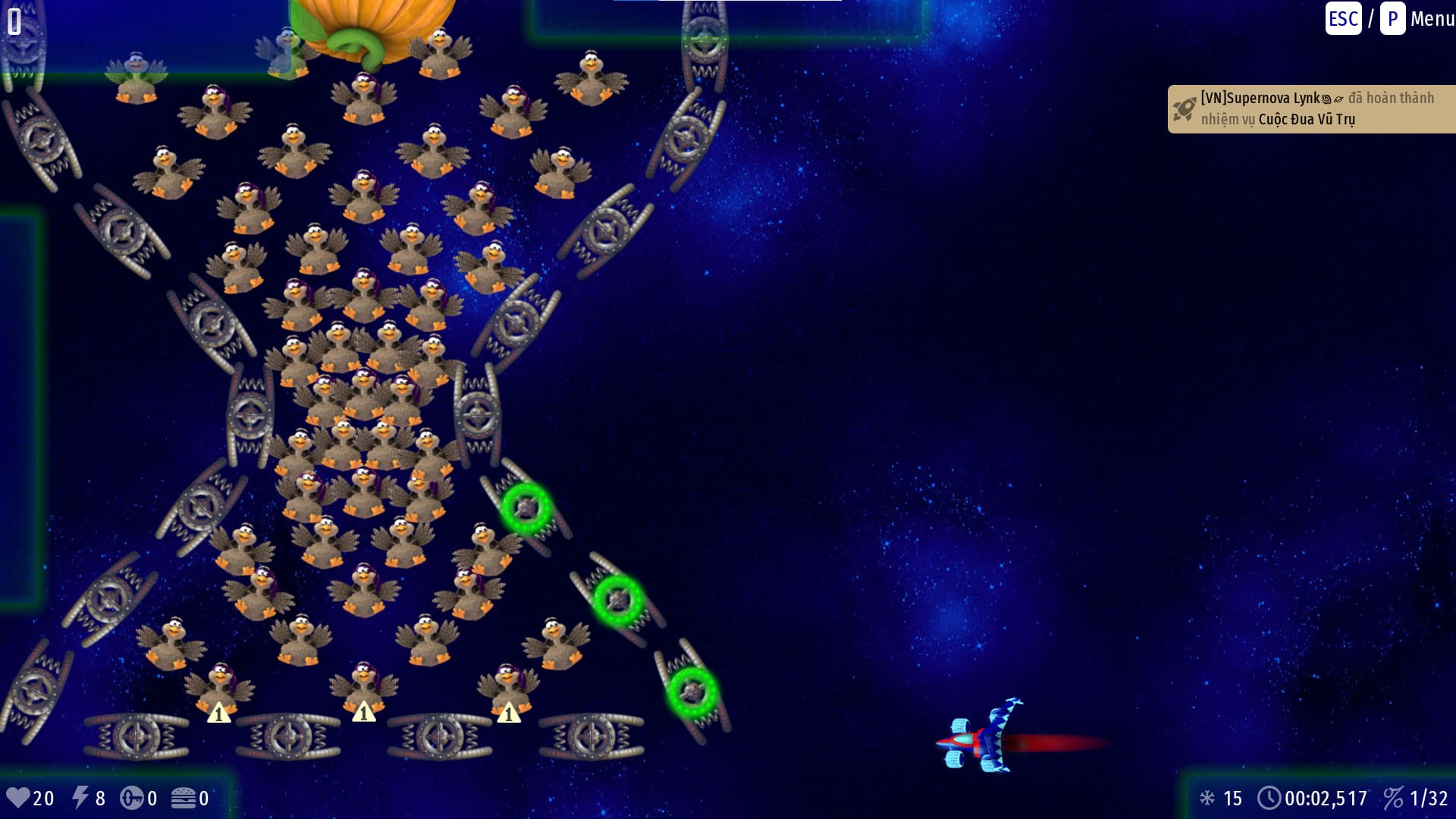
Task: Click the clock timer icon
Action: (x=1269, y=798)
